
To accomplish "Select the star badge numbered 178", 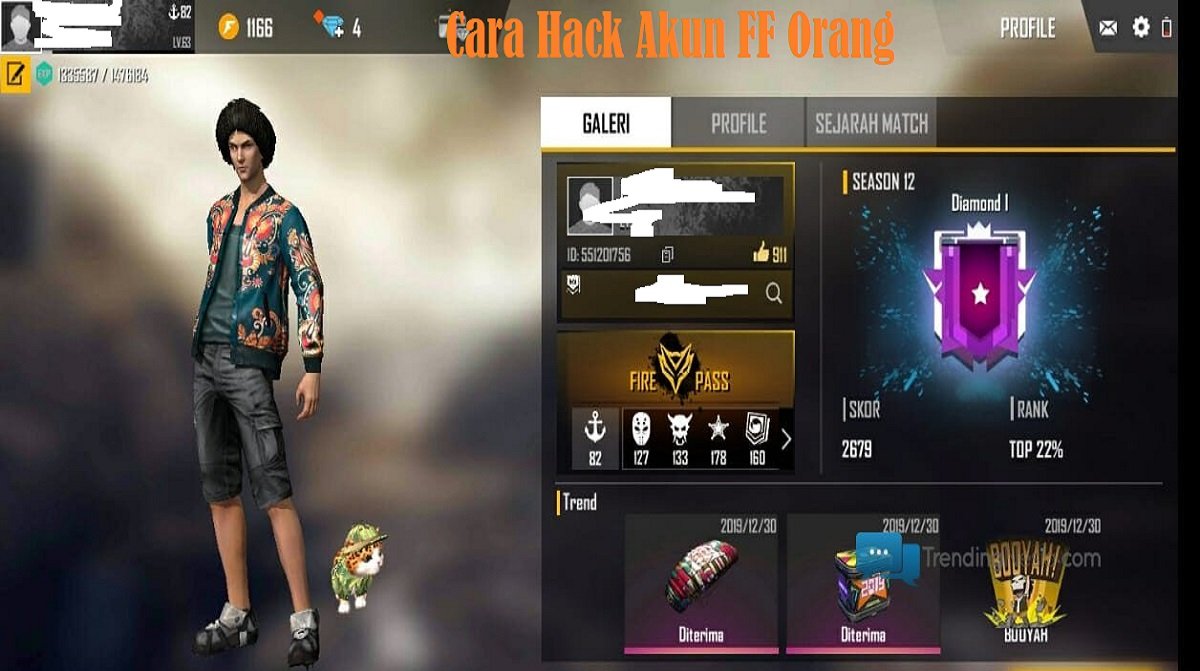I will click(x=718, y=438).
